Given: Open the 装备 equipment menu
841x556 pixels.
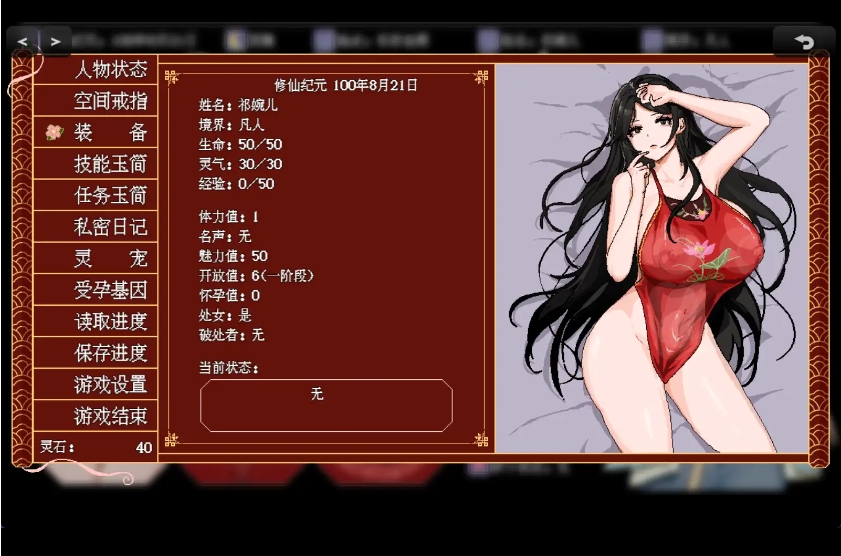Looking at the screenshot, I should click(x=110, y=133).
